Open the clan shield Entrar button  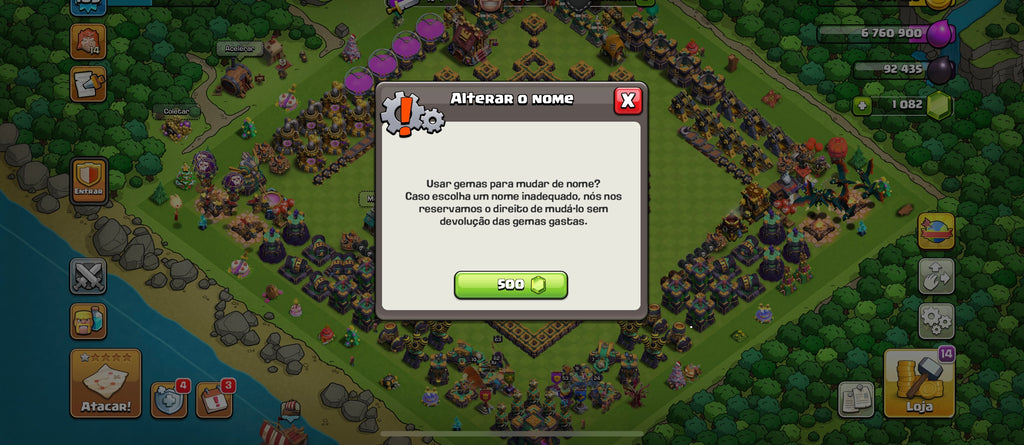point(88,182)
